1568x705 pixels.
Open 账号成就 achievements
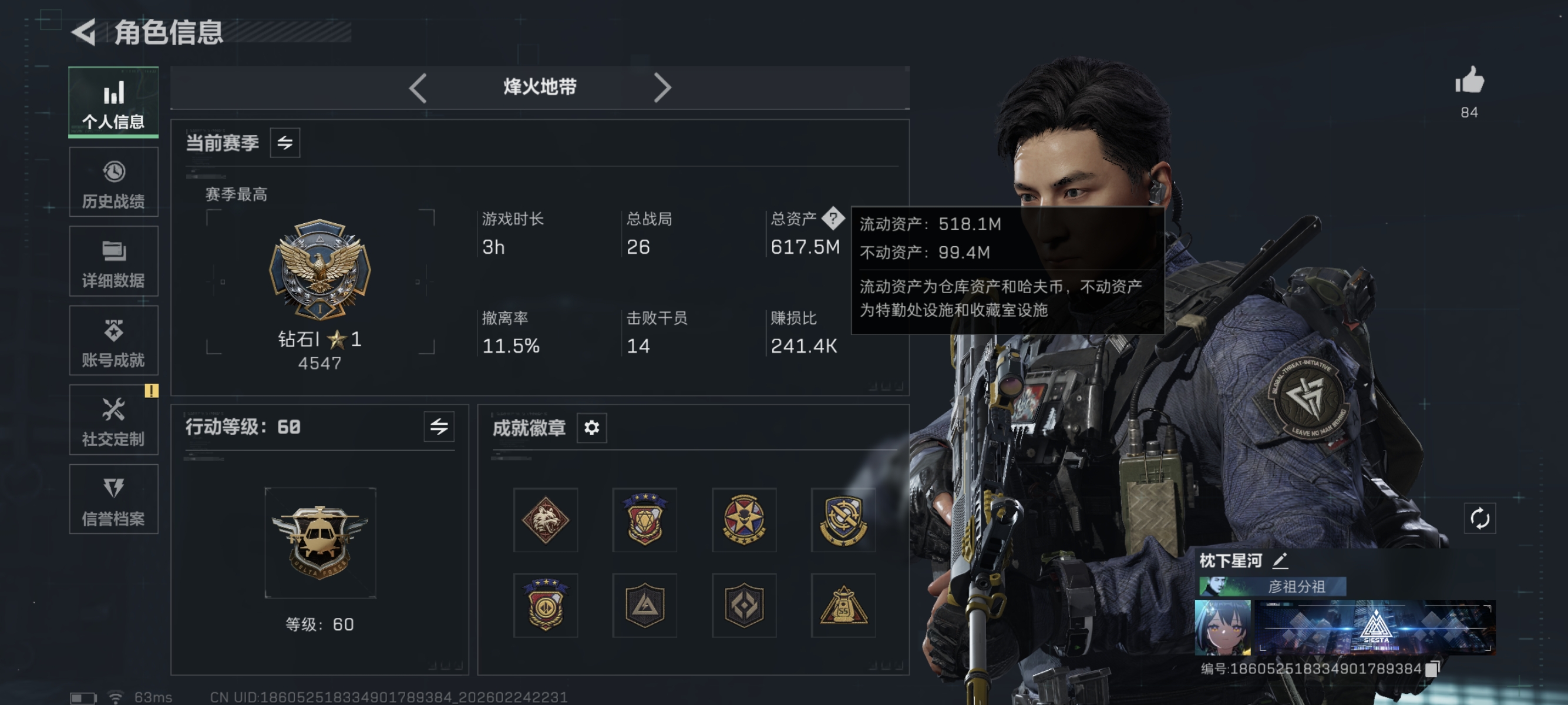(114, 340)
